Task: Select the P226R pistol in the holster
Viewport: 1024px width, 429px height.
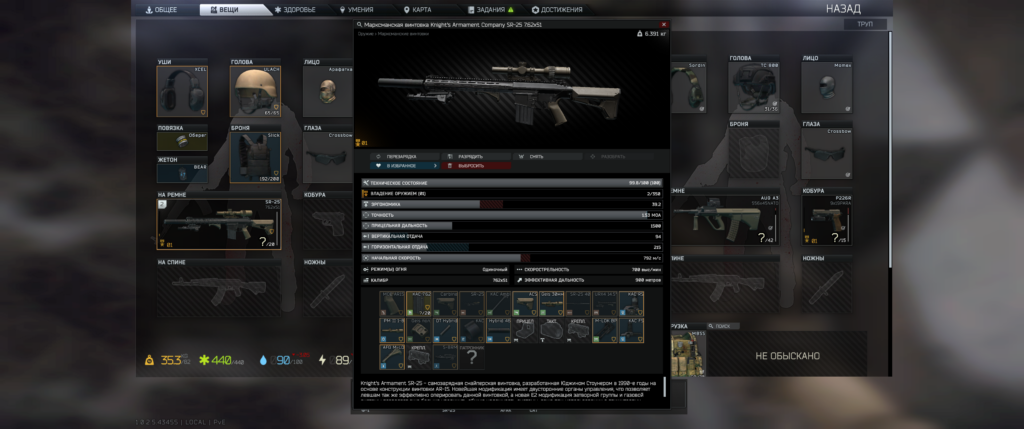Action: coord(826,219)
